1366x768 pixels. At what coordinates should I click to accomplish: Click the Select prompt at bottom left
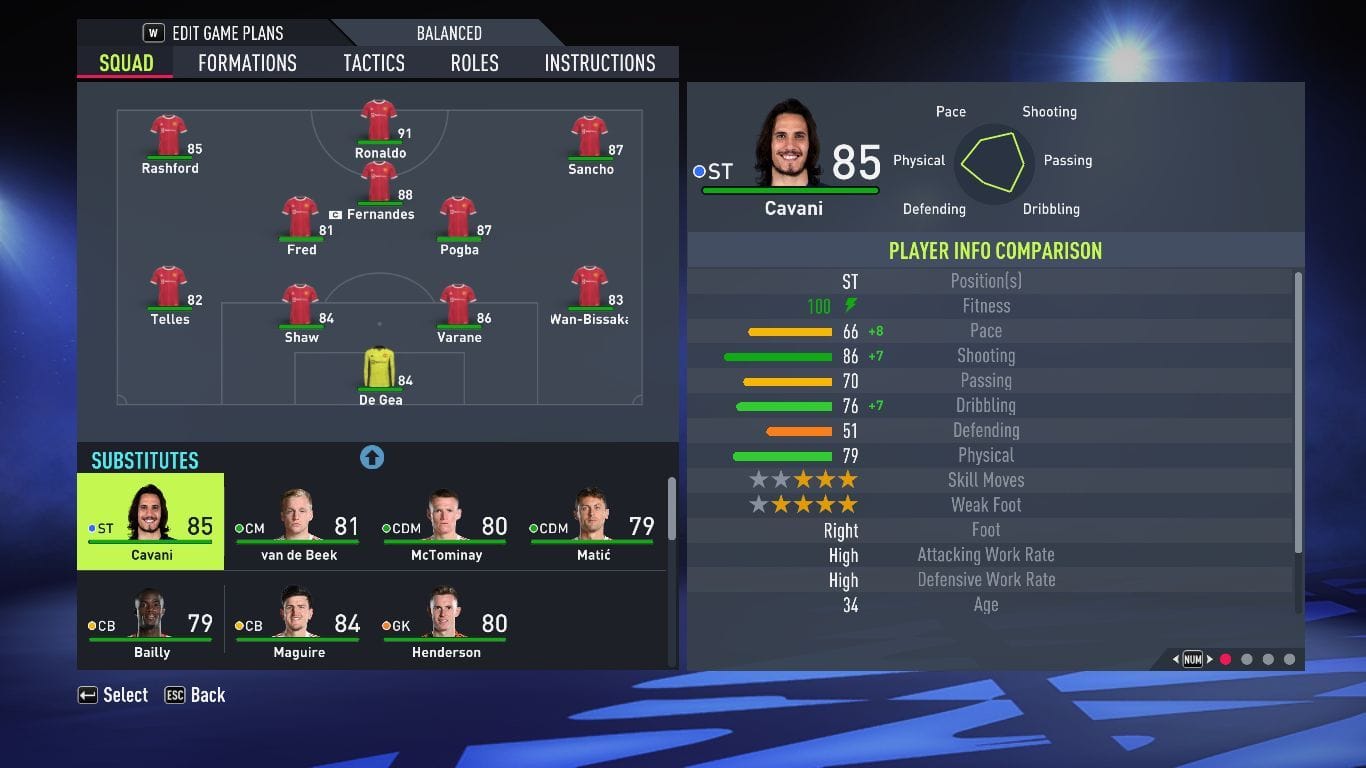tap(113, 695)
